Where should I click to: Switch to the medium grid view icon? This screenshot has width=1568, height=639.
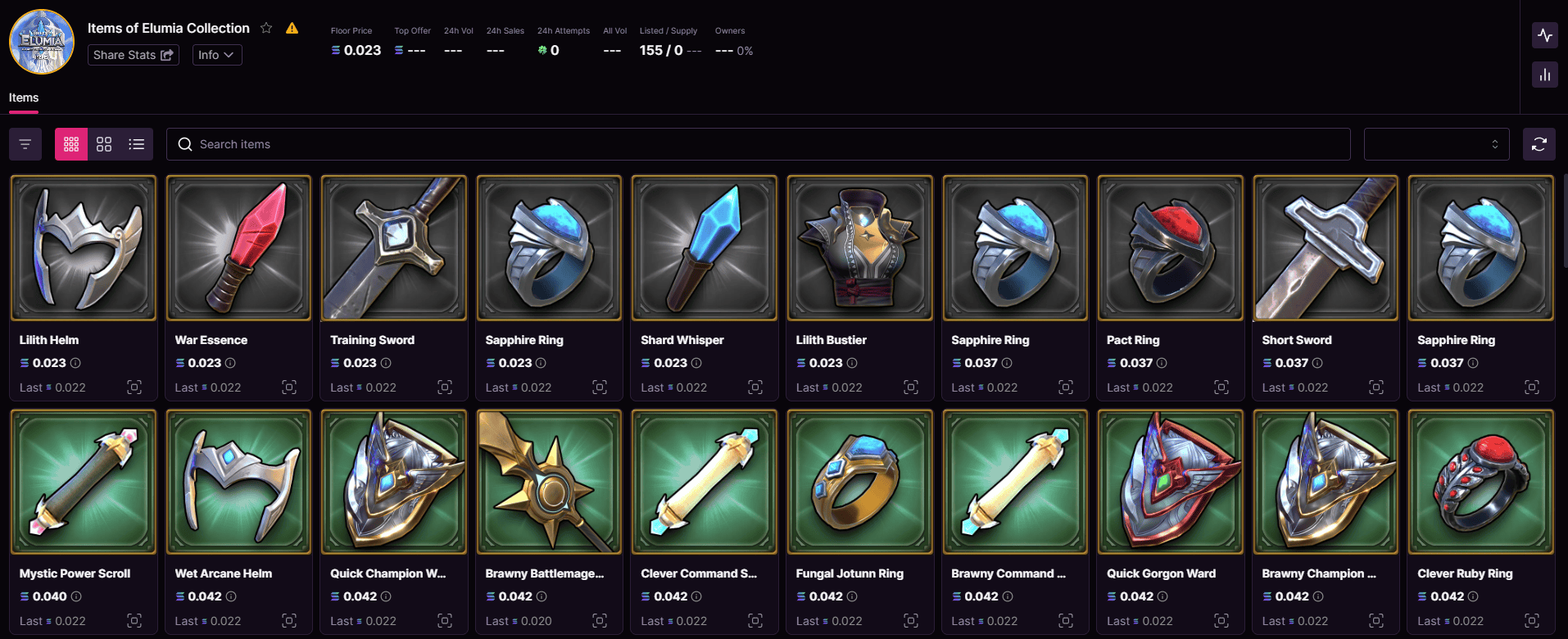[x=103, y=143]
